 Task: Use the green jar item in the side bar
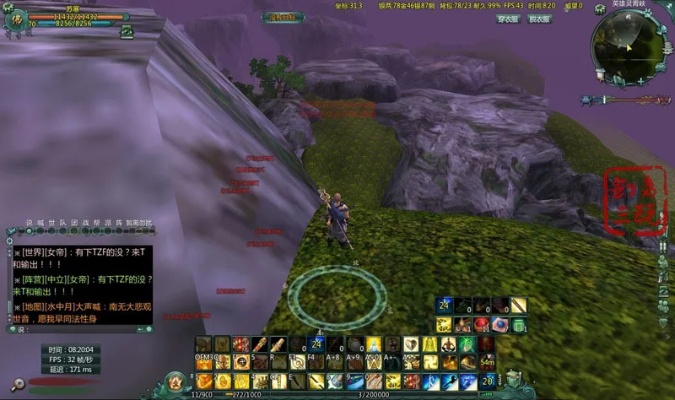click(x=519, y=325)
